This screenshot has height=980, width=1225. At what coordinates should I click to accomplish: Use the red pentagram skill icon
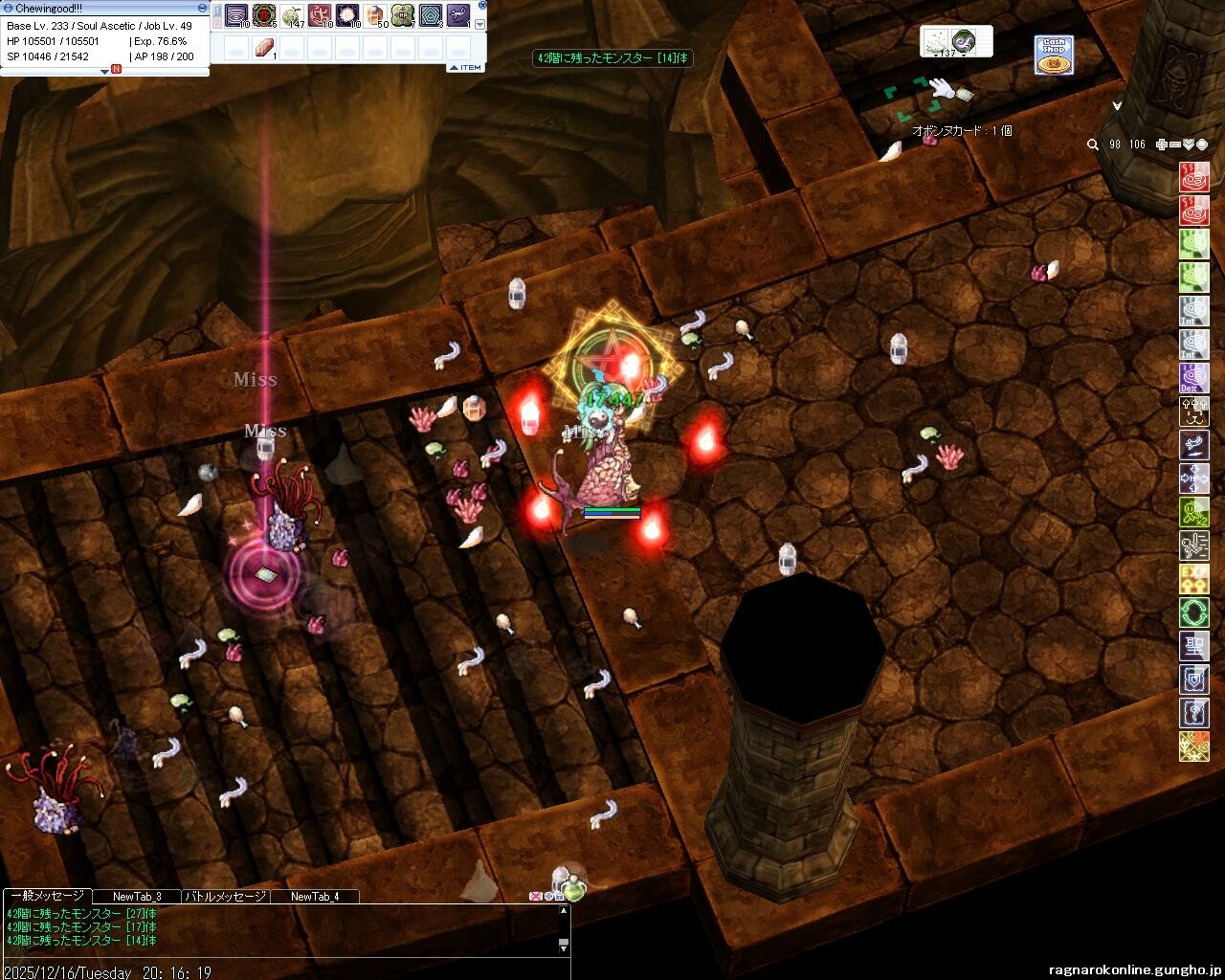click(264, 16)
